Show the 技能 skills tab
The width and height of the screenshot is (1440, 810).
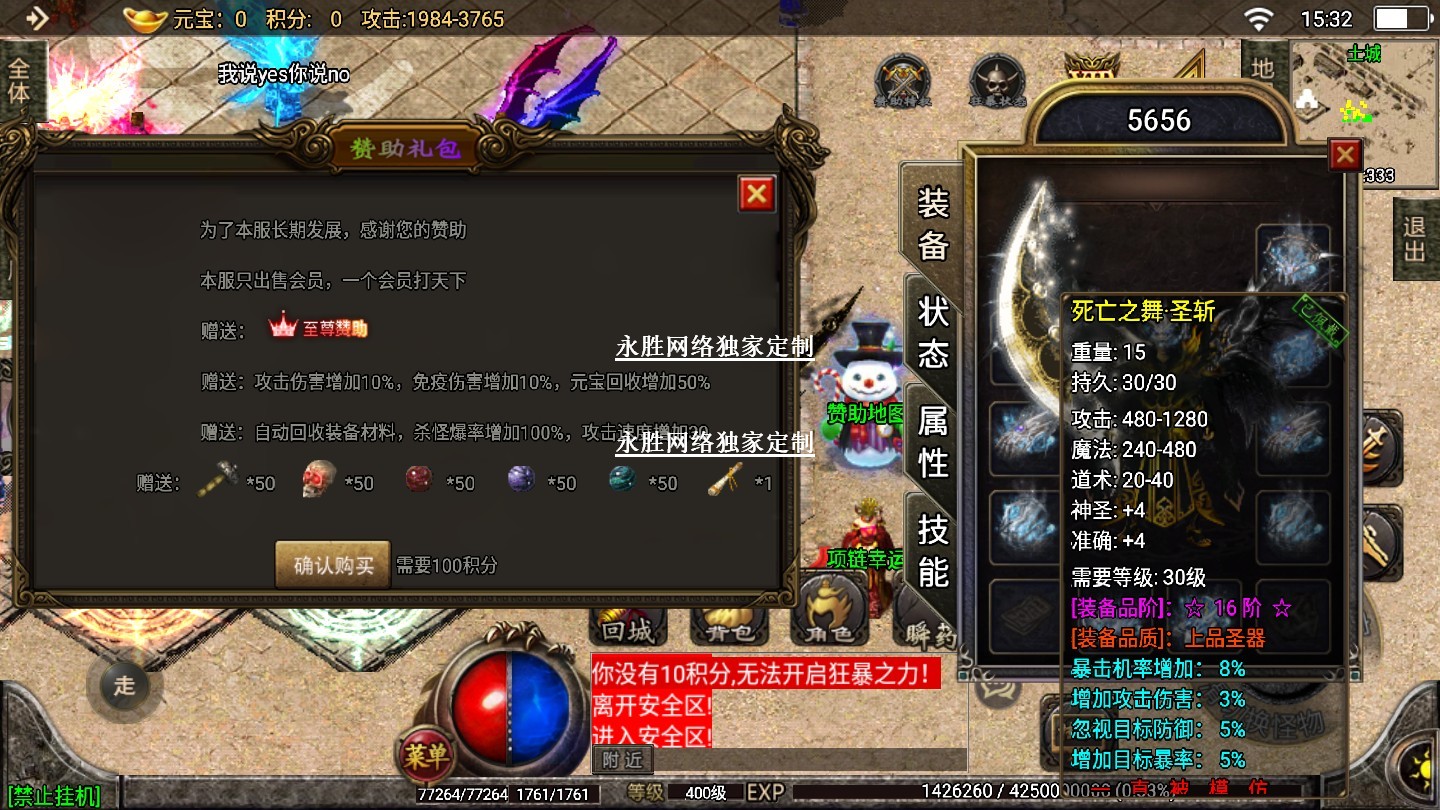(x=933, y=550)
